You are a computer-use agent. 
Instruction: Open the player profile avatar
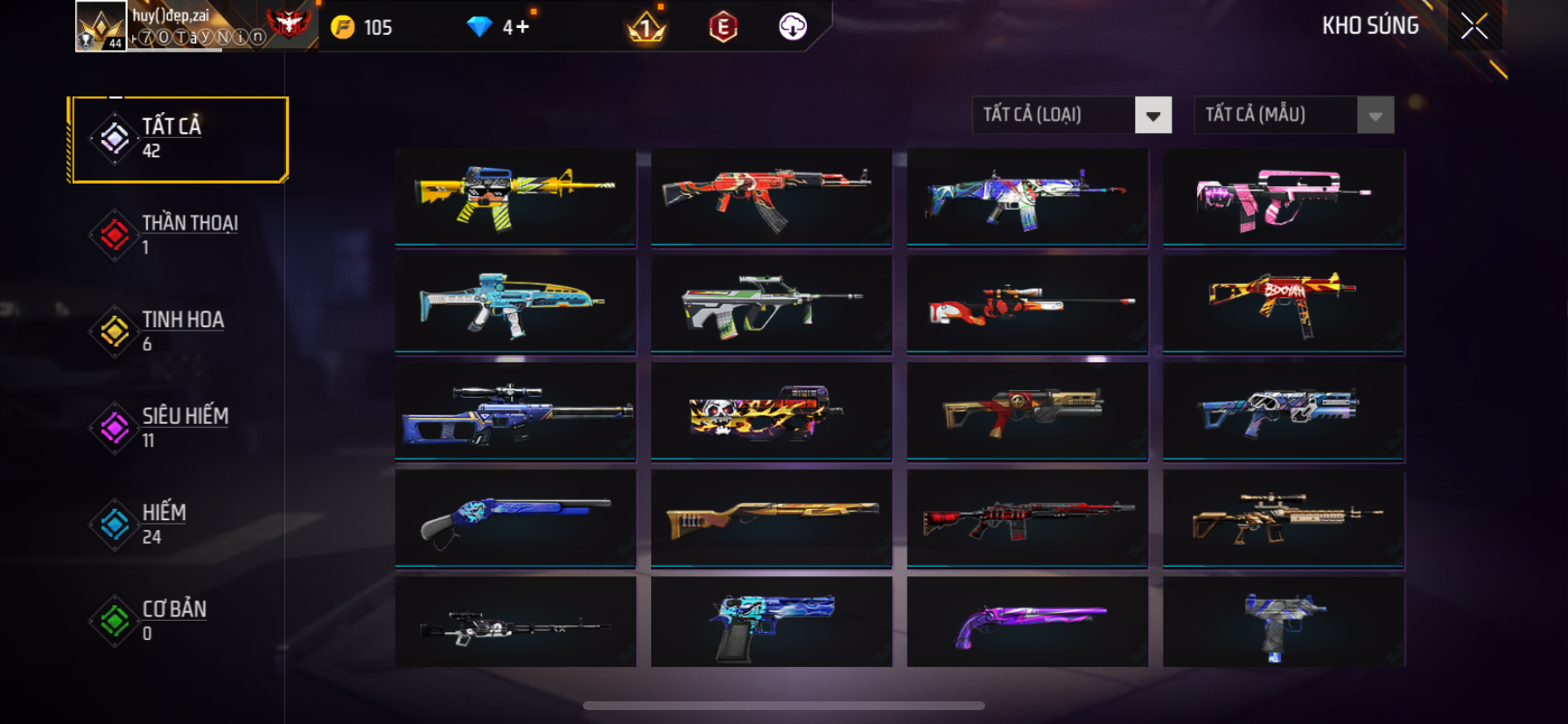click(x=101, y=26)
